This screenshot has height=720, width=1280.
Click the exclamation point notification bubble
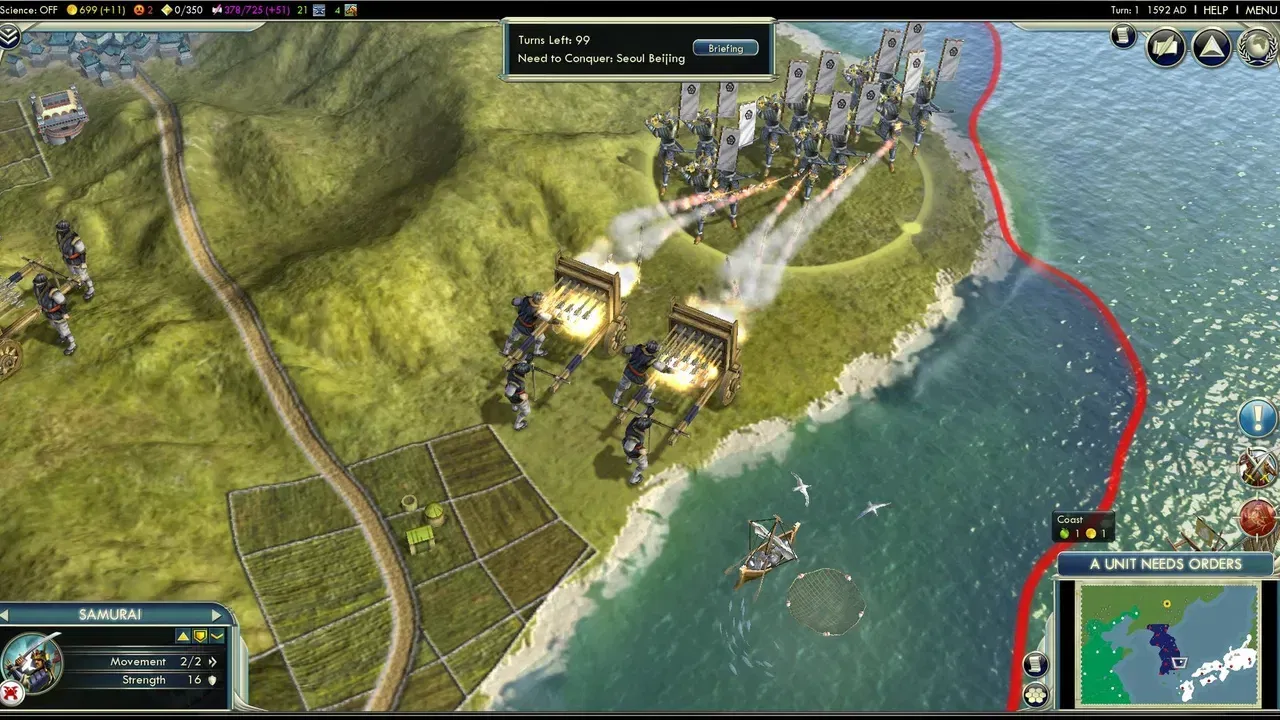(1257, 417)
